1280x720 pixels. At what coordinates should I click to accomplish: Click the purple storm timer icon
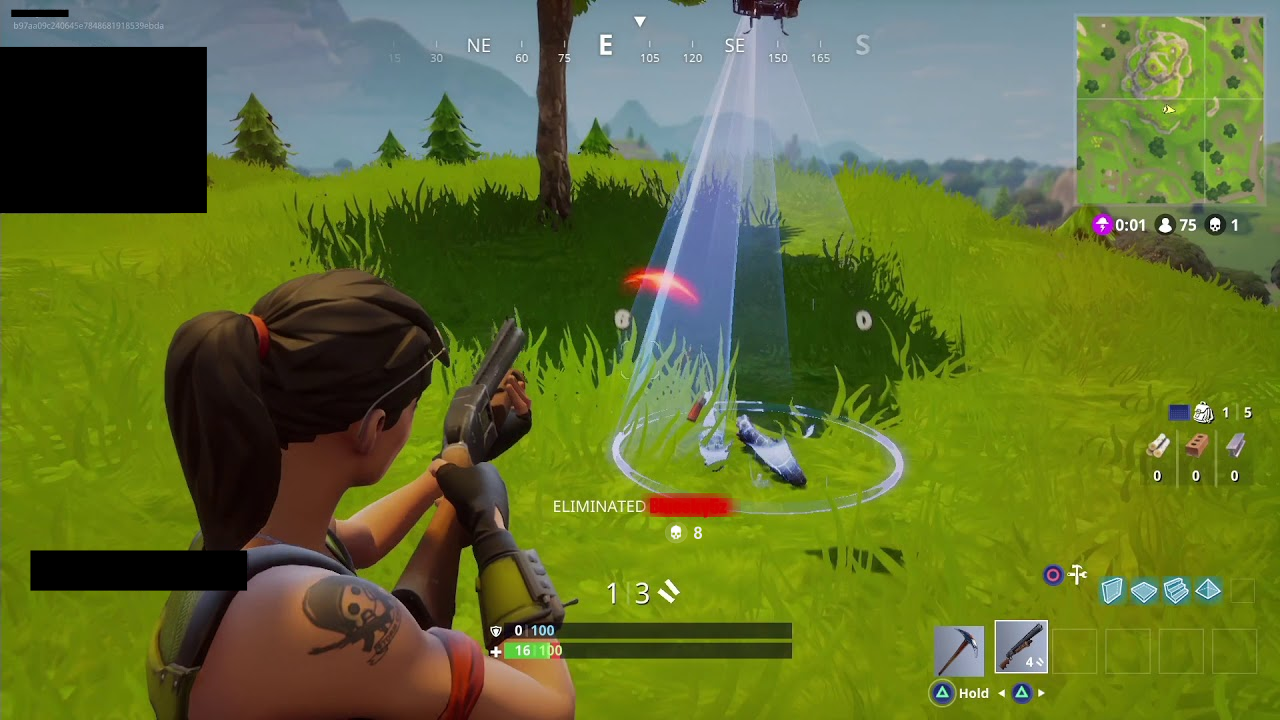tap(1106, 225)
